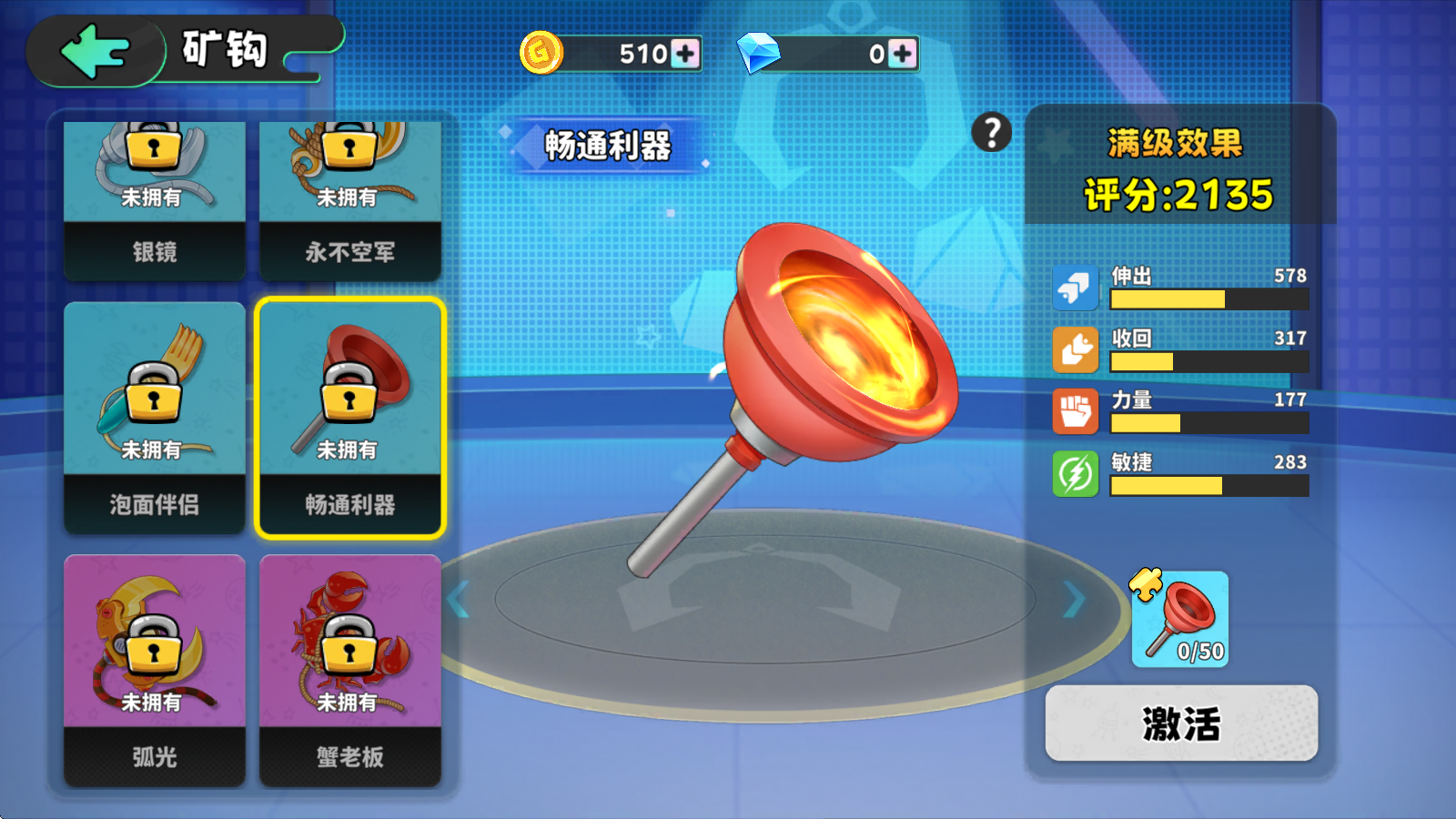Open the help question mark
Viewport: 1456px width, 819px height.
989,133
